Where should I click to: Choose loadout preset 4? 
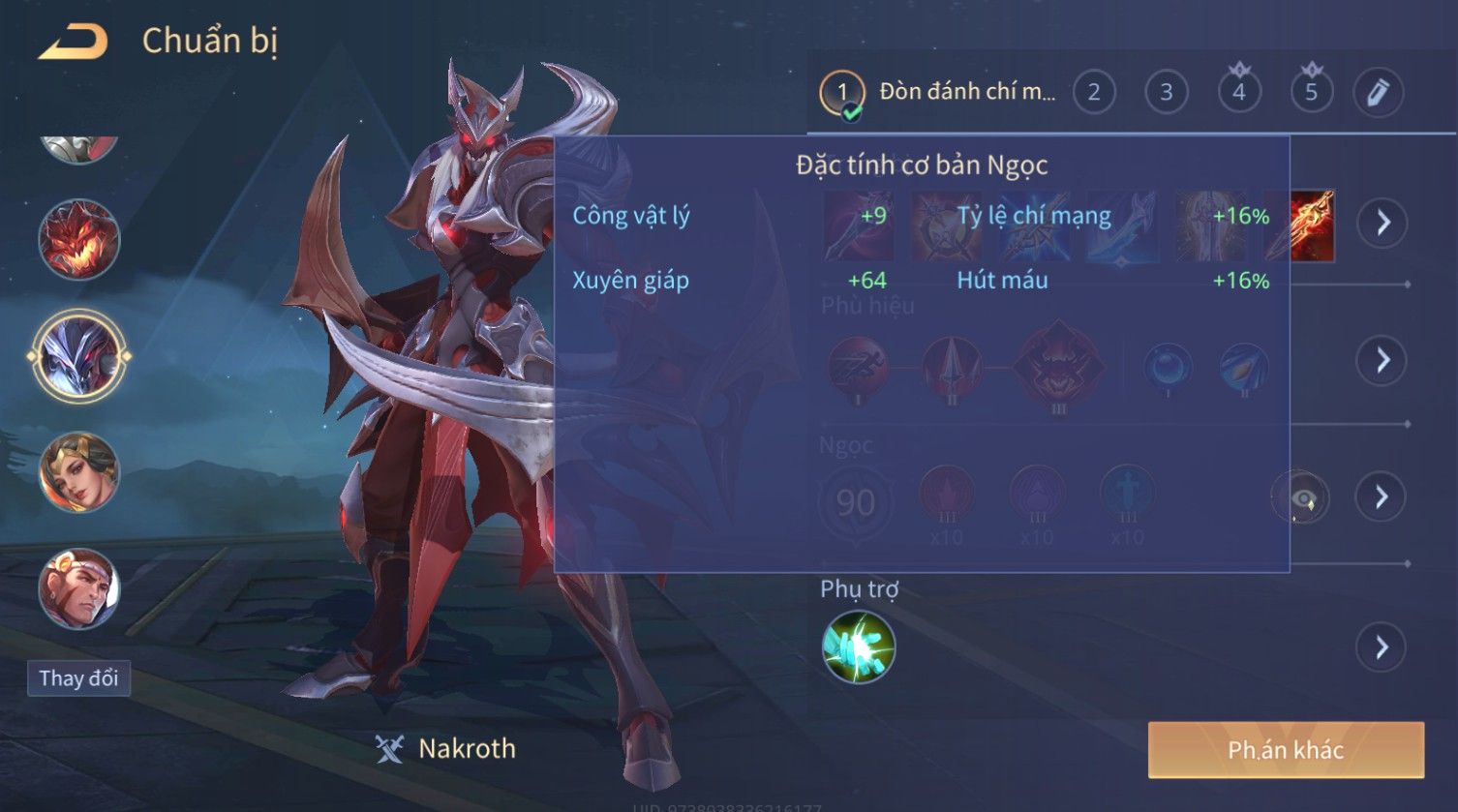[1238, 93]
